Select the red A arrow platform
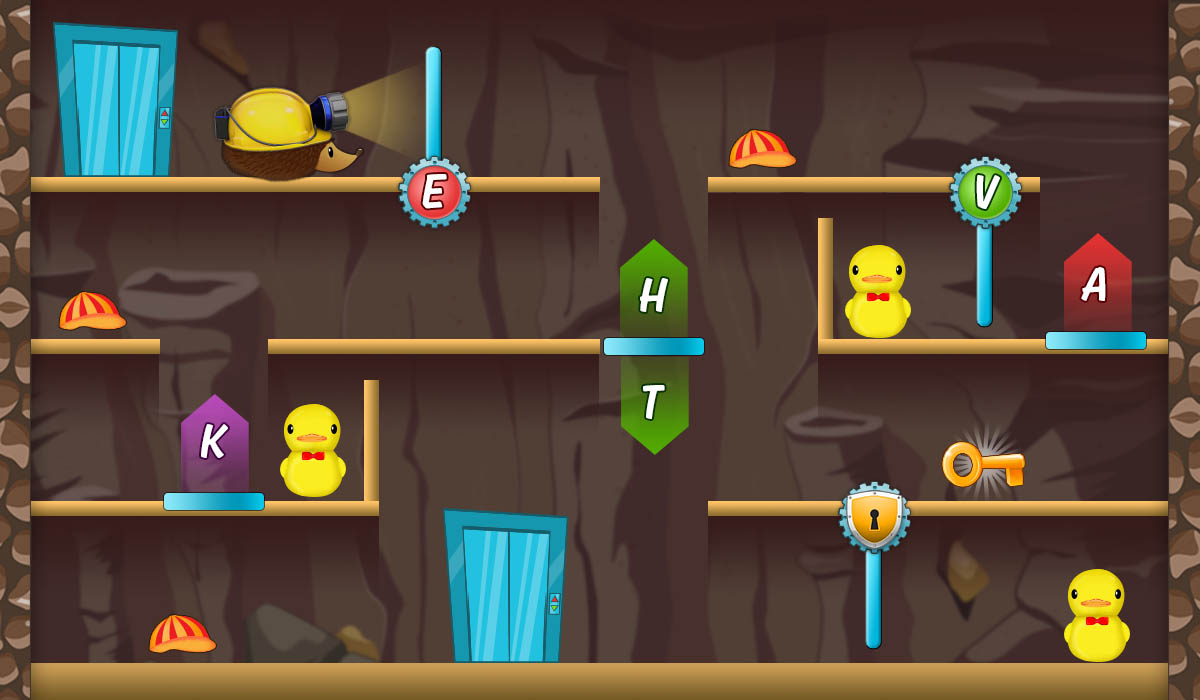 (1097, 286)
